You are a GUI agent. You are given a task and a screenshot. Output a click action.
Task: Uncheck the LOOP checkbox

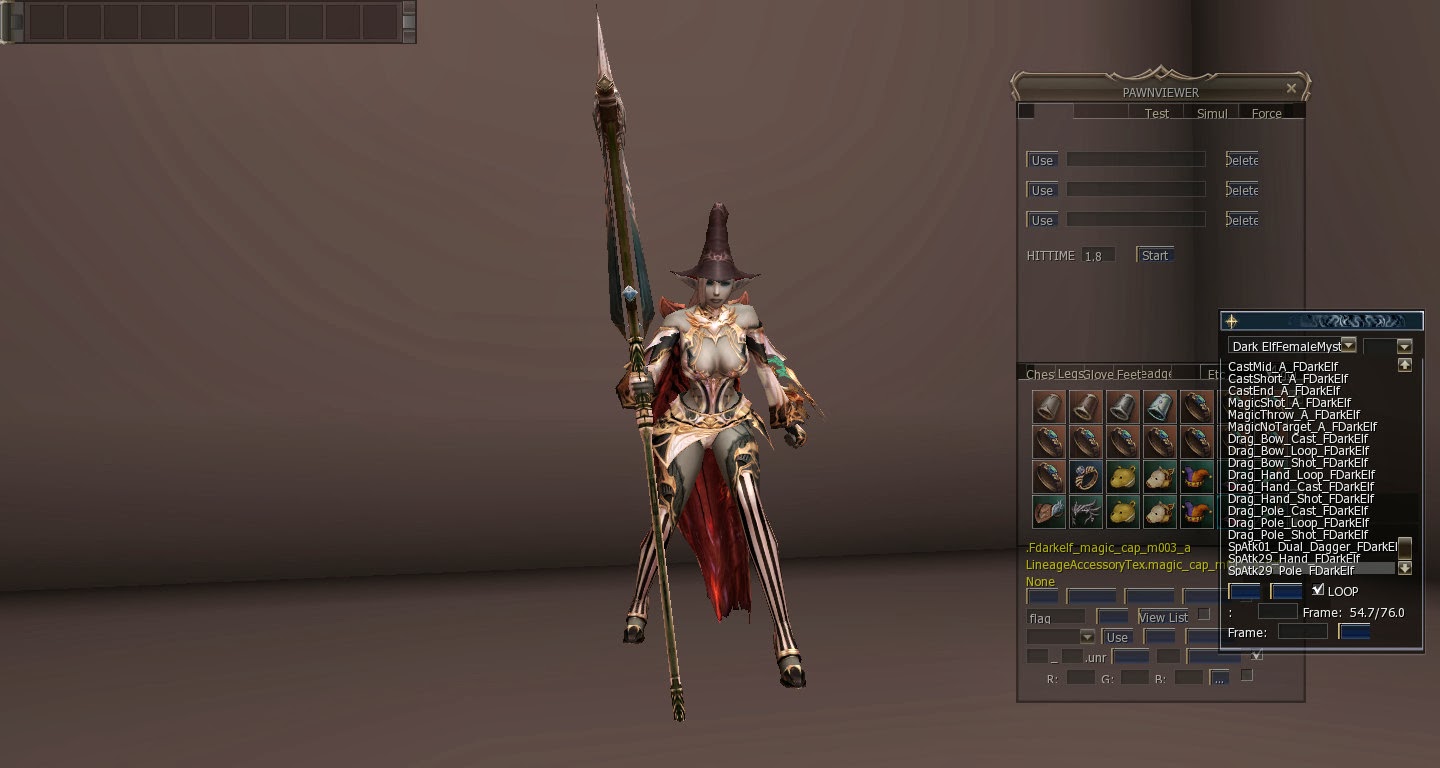coord(1319,590)
